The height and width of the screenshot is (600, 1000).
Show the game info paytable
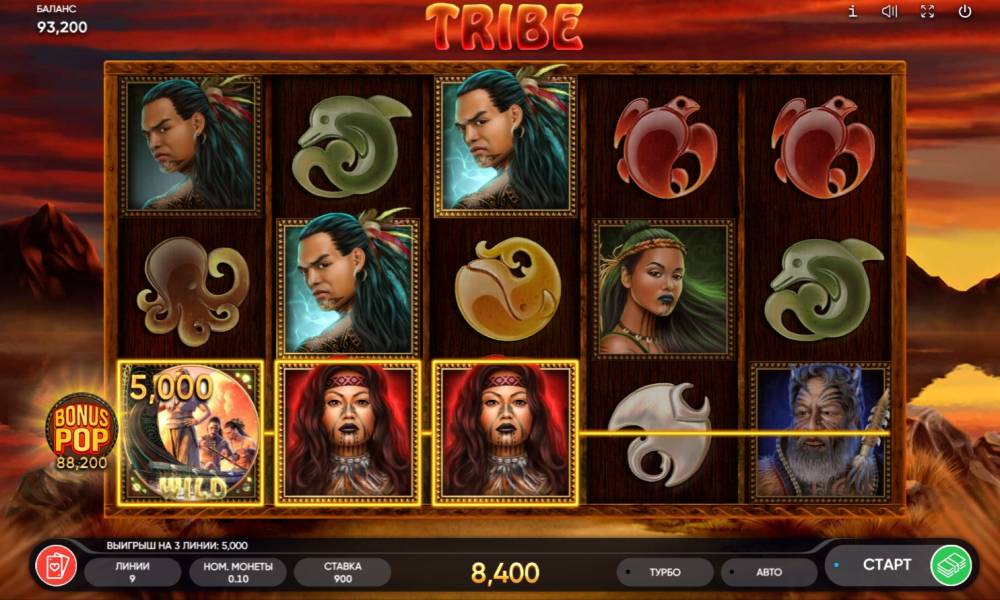(852, 12)
